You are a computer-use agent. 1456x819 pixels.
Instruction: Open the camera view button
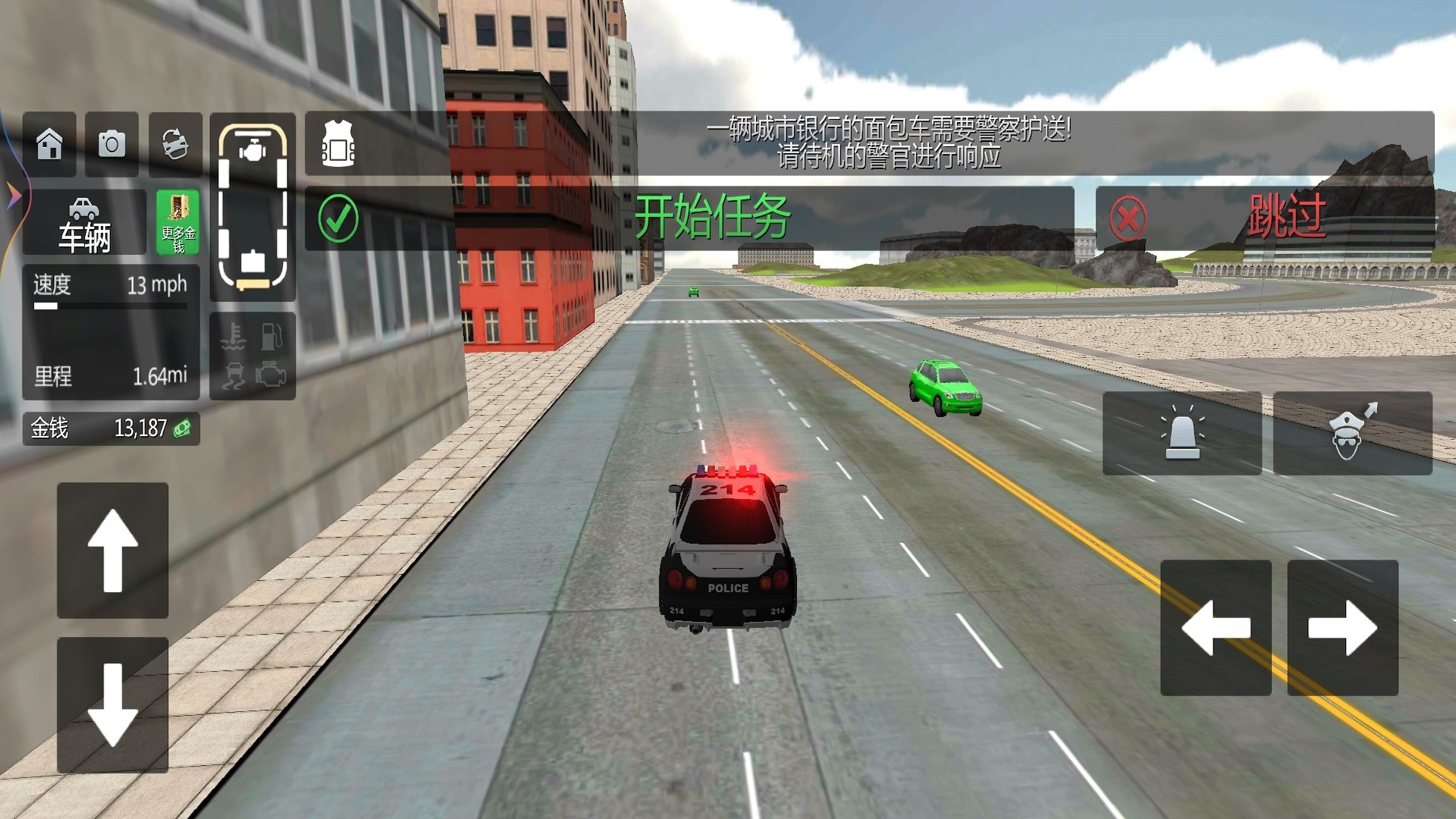(x=111, y=144)
